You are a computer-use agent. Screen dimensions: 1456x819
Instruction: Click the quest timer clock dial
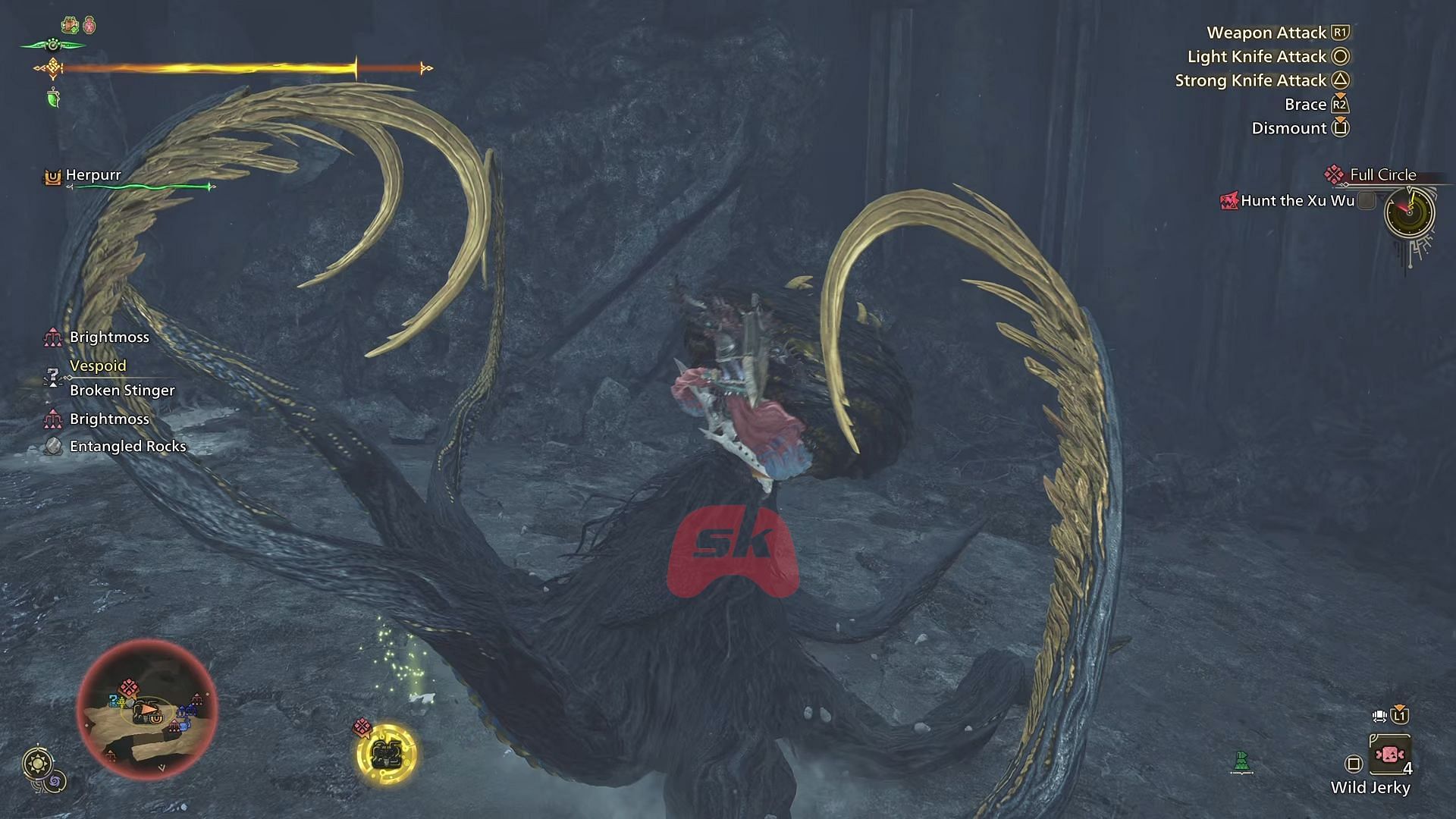click(1410, 212)
